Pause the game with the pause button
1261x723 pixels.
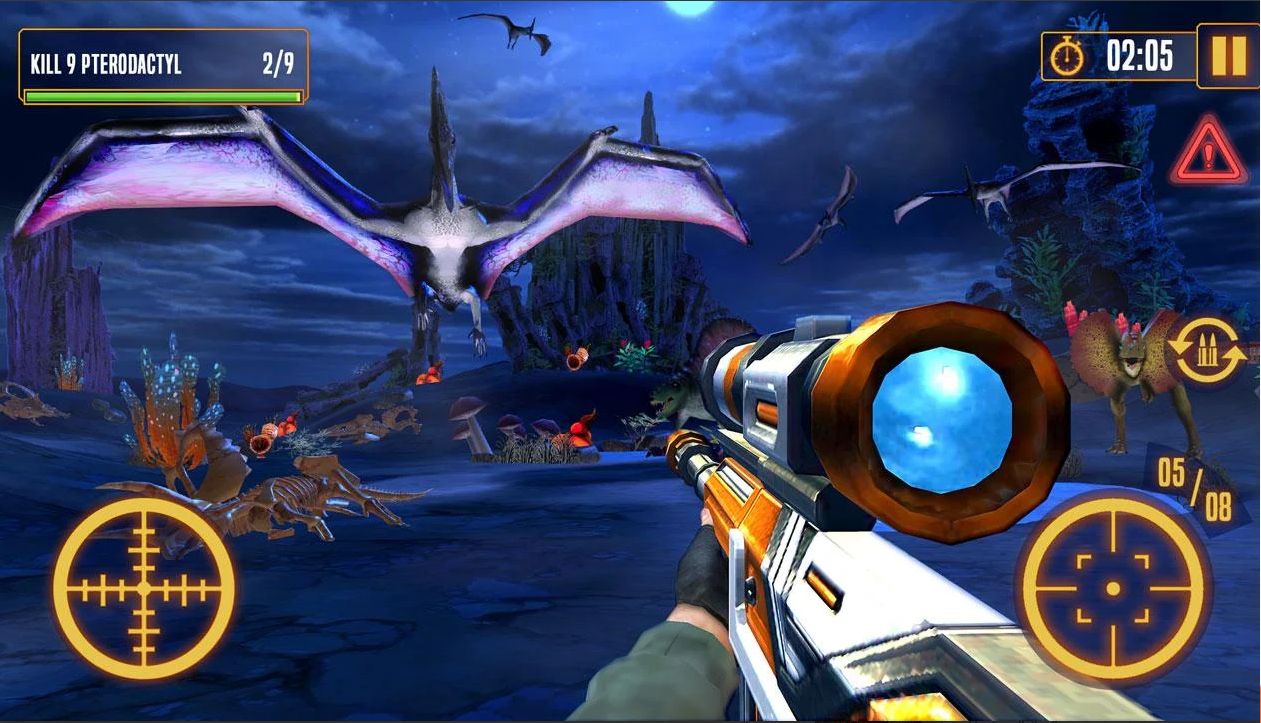pos(1228,56)
